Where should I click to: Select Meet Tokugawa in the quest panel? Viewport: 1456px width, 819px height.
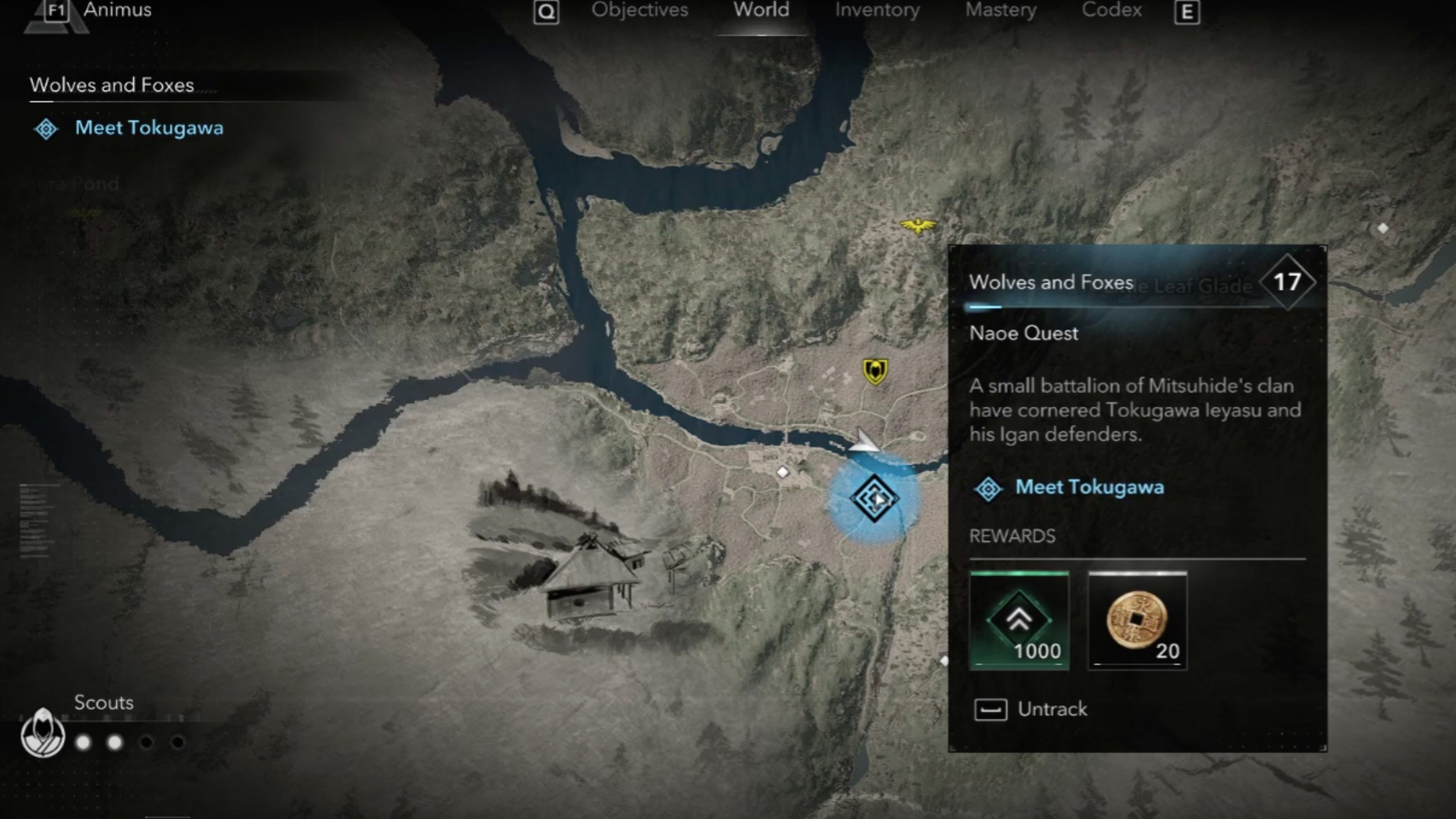1089,488
